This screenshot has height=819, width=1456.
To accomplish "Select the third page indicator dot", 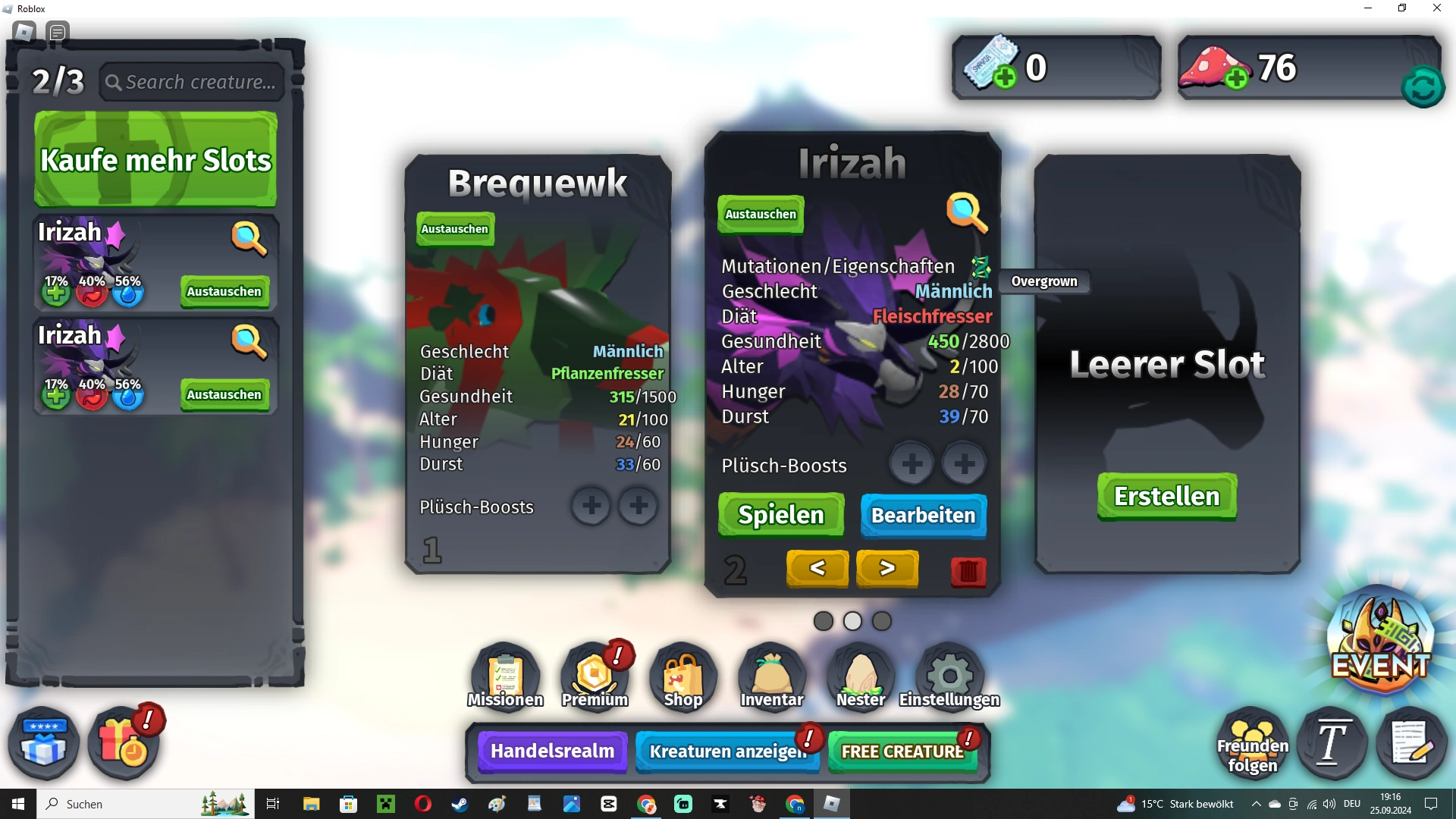I will pos(881,621).
